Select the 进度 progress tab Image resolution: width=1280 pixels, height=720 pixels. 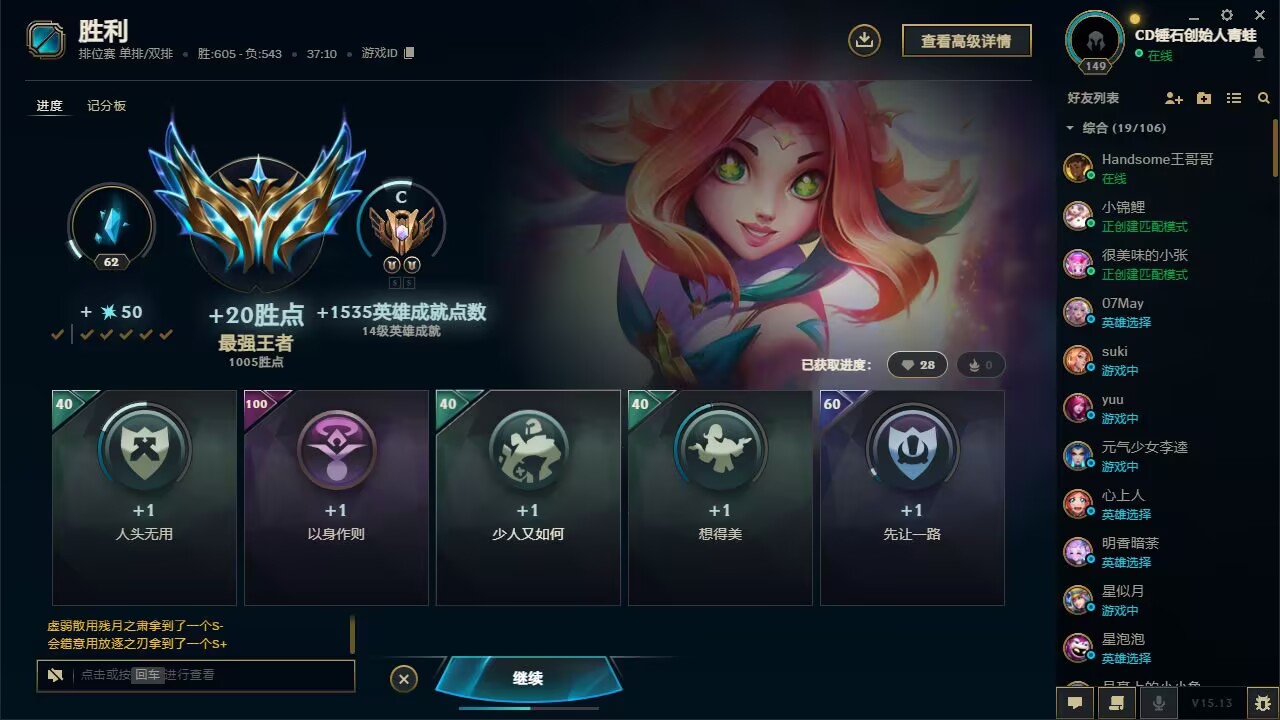[x=49, y=106]
